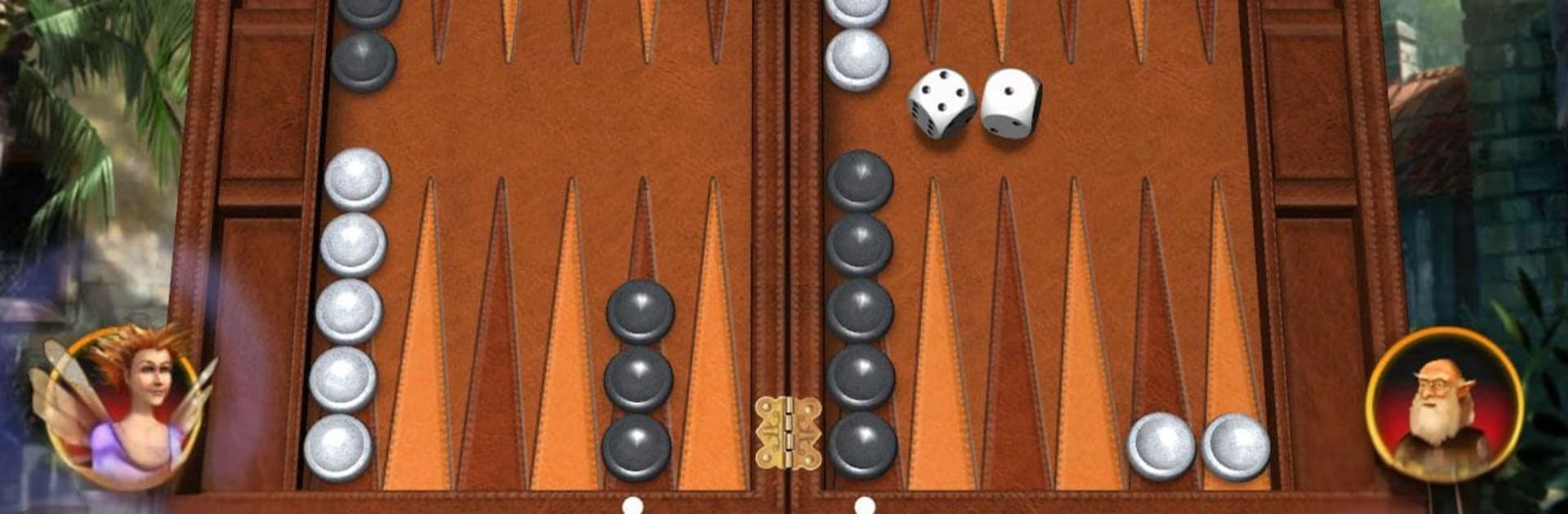Select the bearded old man opponent portrait
Screen dimensions: 1568x514
(1444, 402)
